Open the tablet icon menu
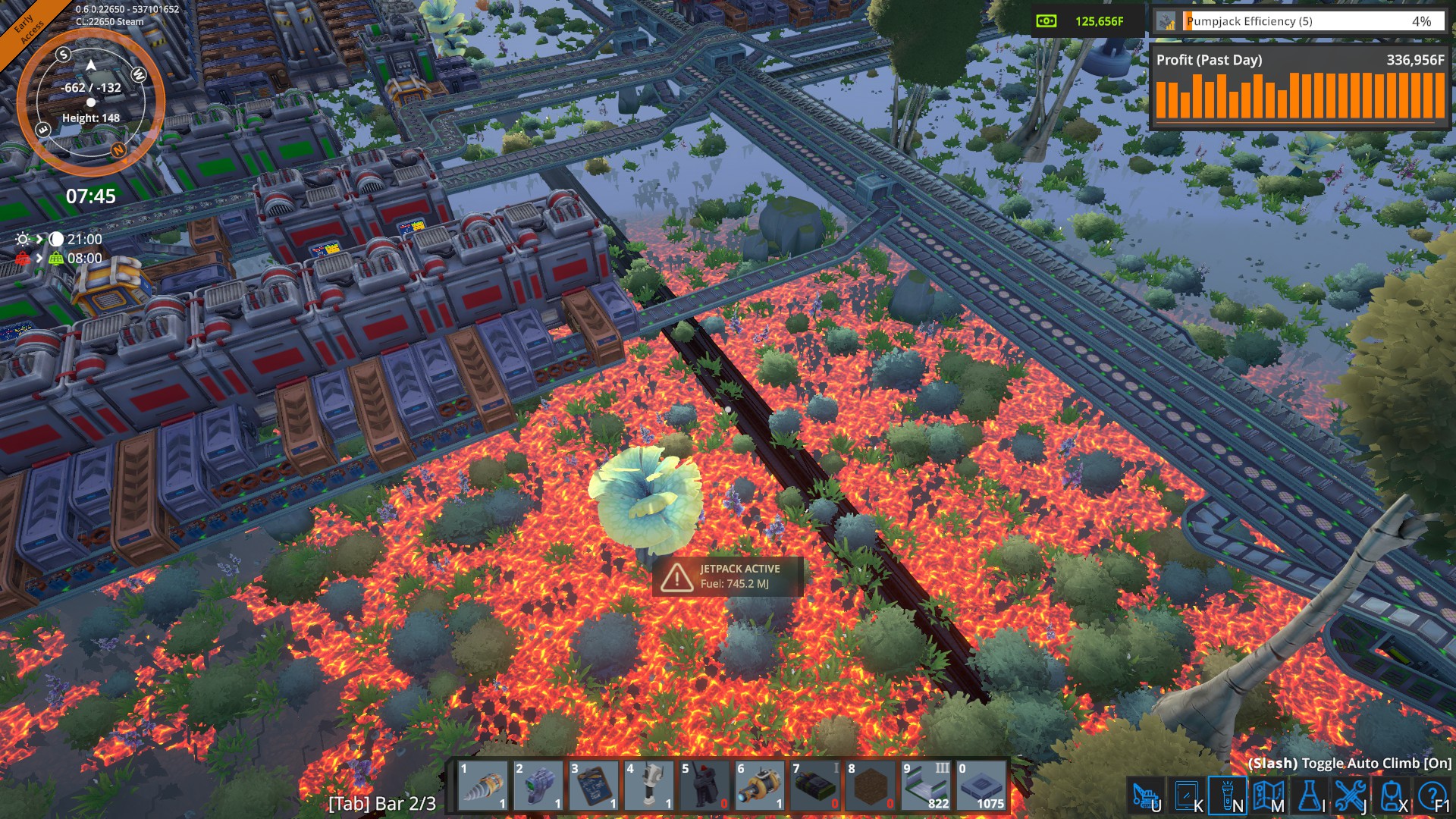Screen dimensions: 1456x819 pyautogui.click(x=1187, y=796)
